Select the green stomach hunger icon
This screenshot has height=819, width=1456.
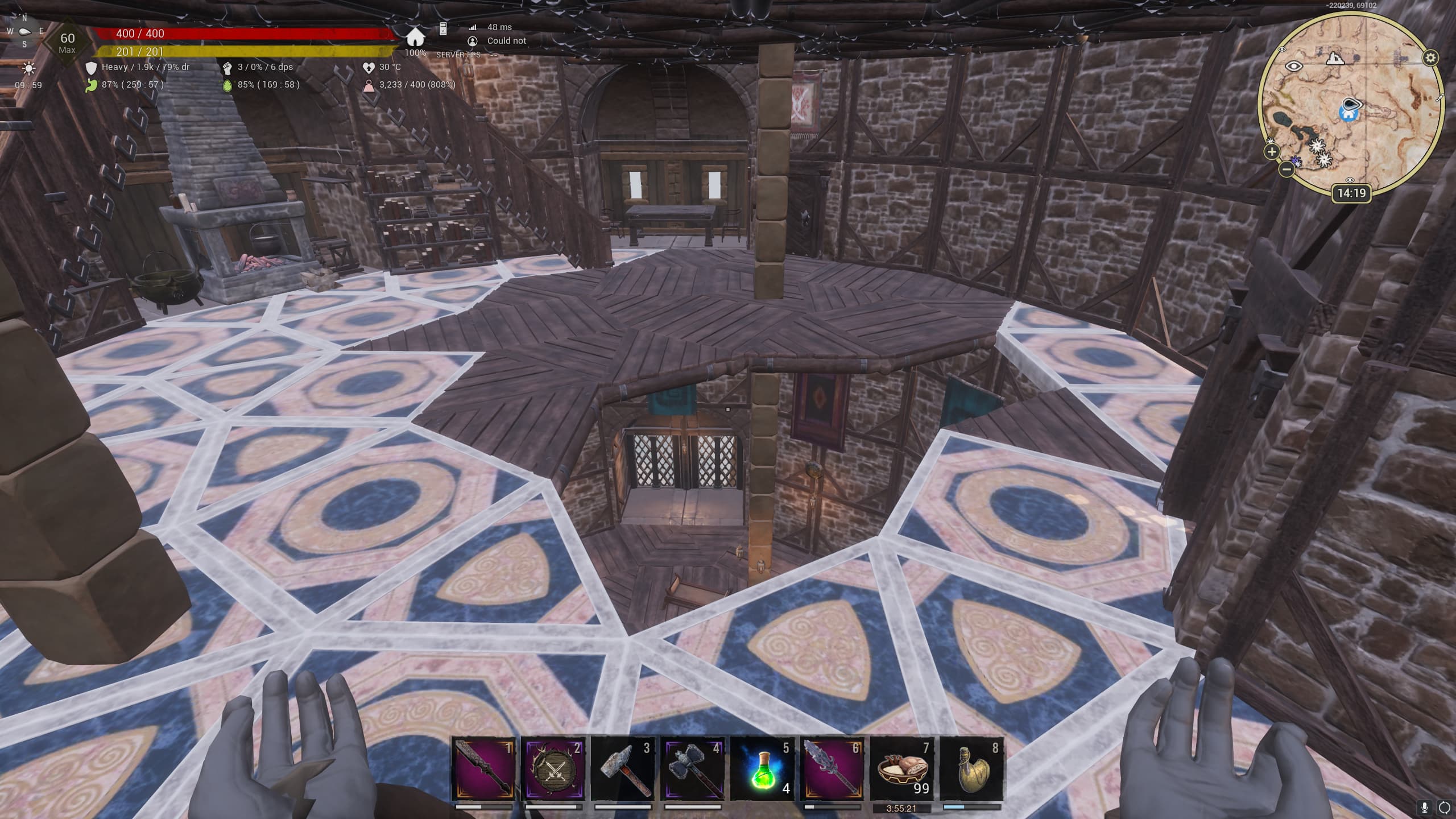tap(92, 86)
